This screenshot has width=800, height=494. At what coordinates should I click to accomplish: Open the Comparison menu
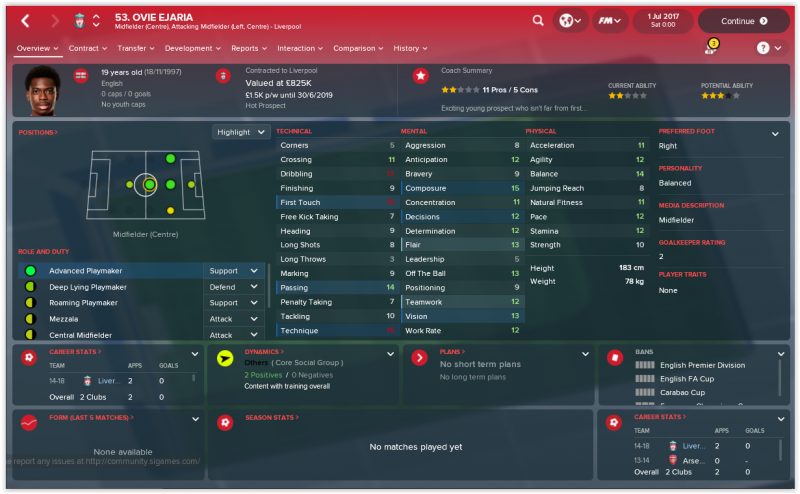(x=358, y=48)
